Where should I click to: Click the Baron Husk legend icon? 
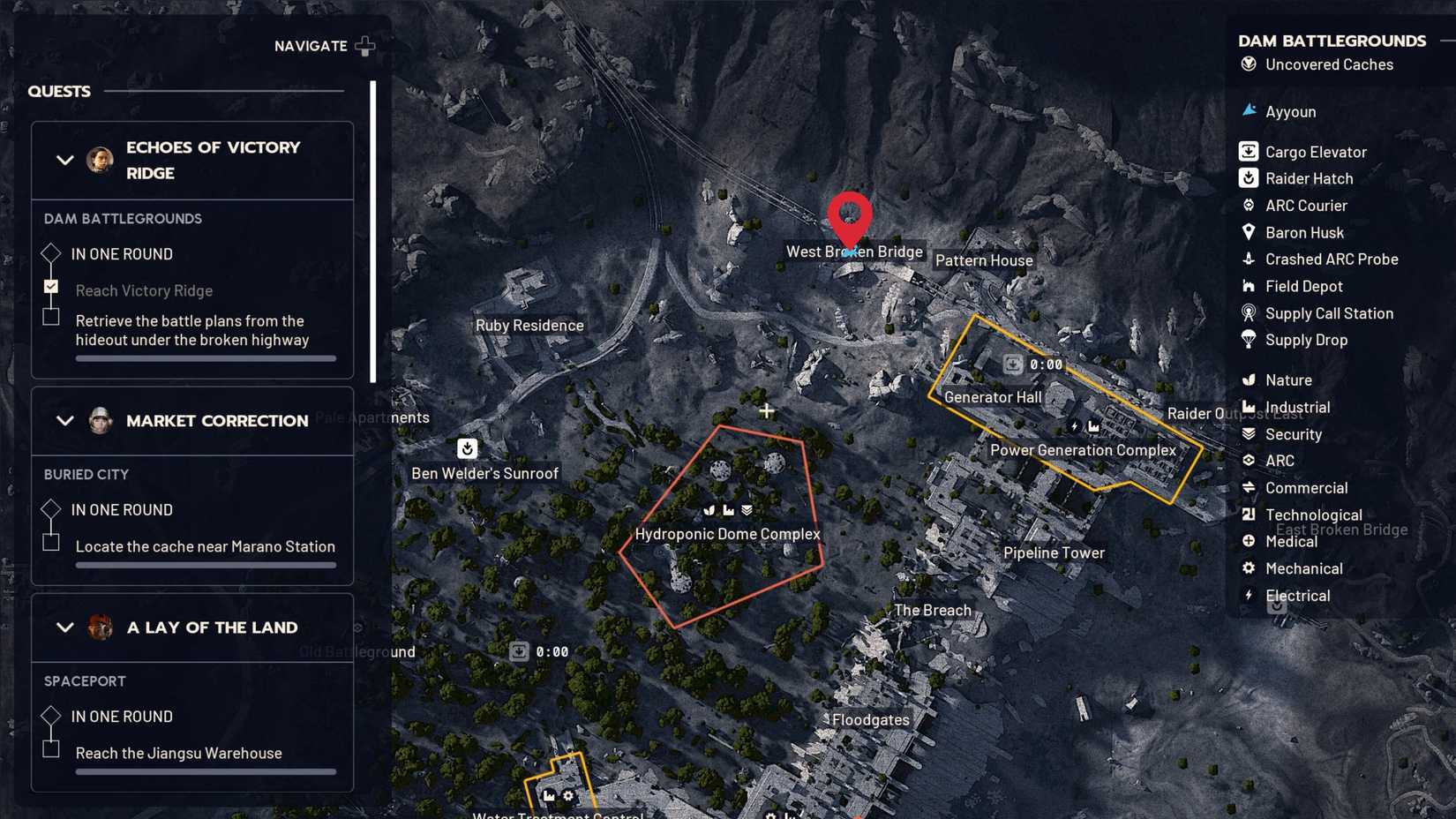click(1249, 232)
